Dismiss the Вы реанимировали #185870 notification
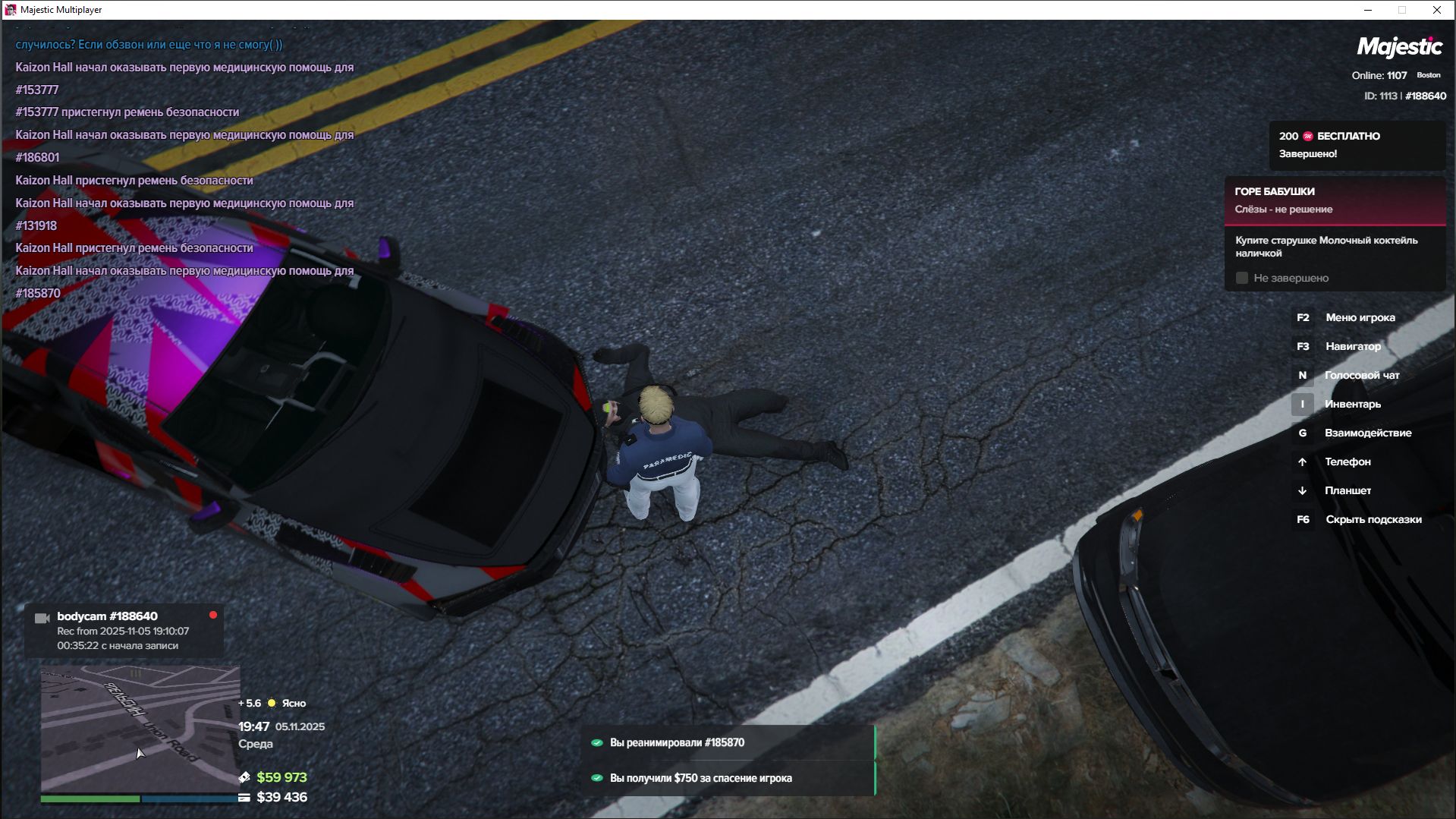Screen dimensions: 1456x819 point(728,742)
